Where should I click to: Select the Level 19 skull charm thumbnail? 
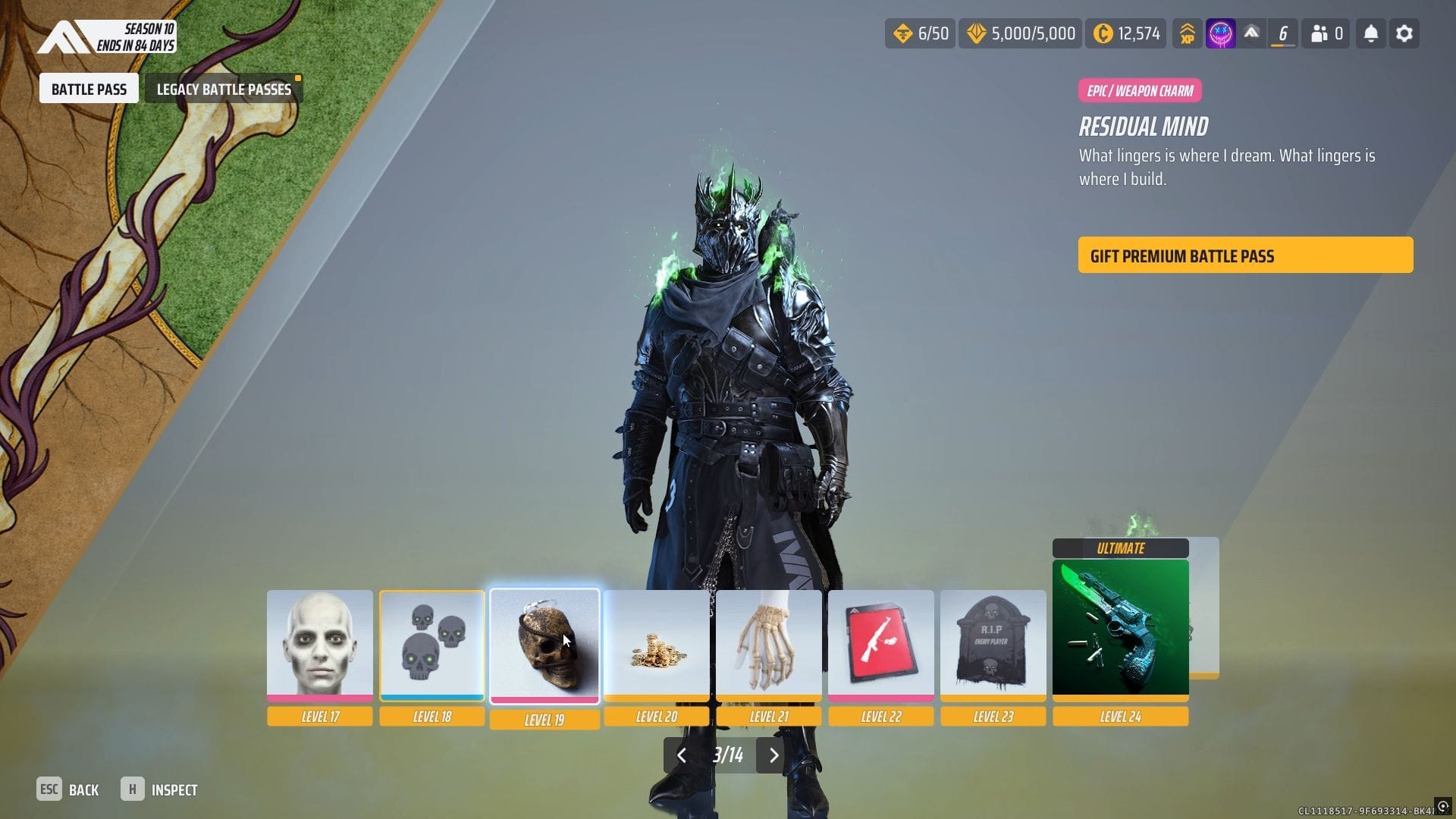[x=544, y=645]
